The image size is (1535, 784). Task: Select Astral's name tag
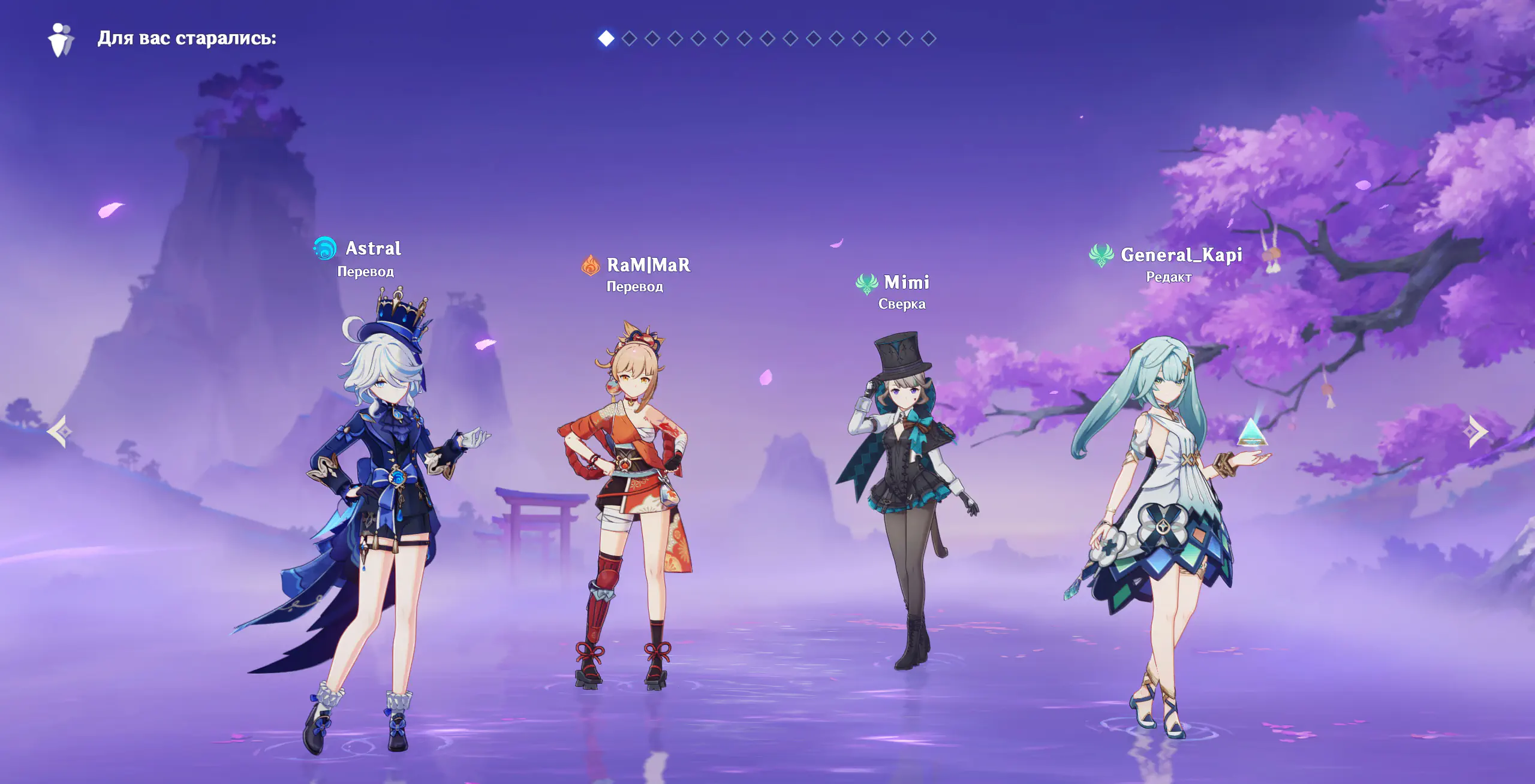pos(373,248)
